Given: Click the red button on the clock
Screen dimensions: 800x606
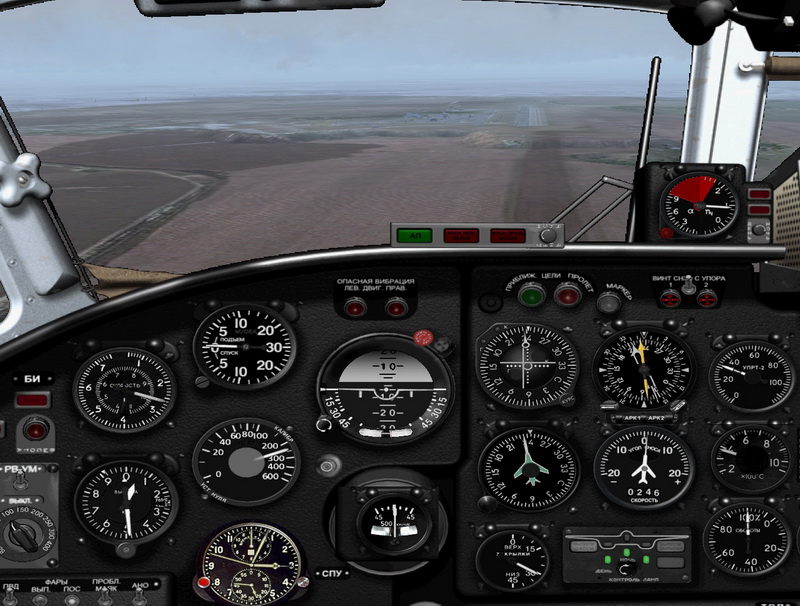Looking at the screenshot, I should pyautogui.click(x=204, y=582).
